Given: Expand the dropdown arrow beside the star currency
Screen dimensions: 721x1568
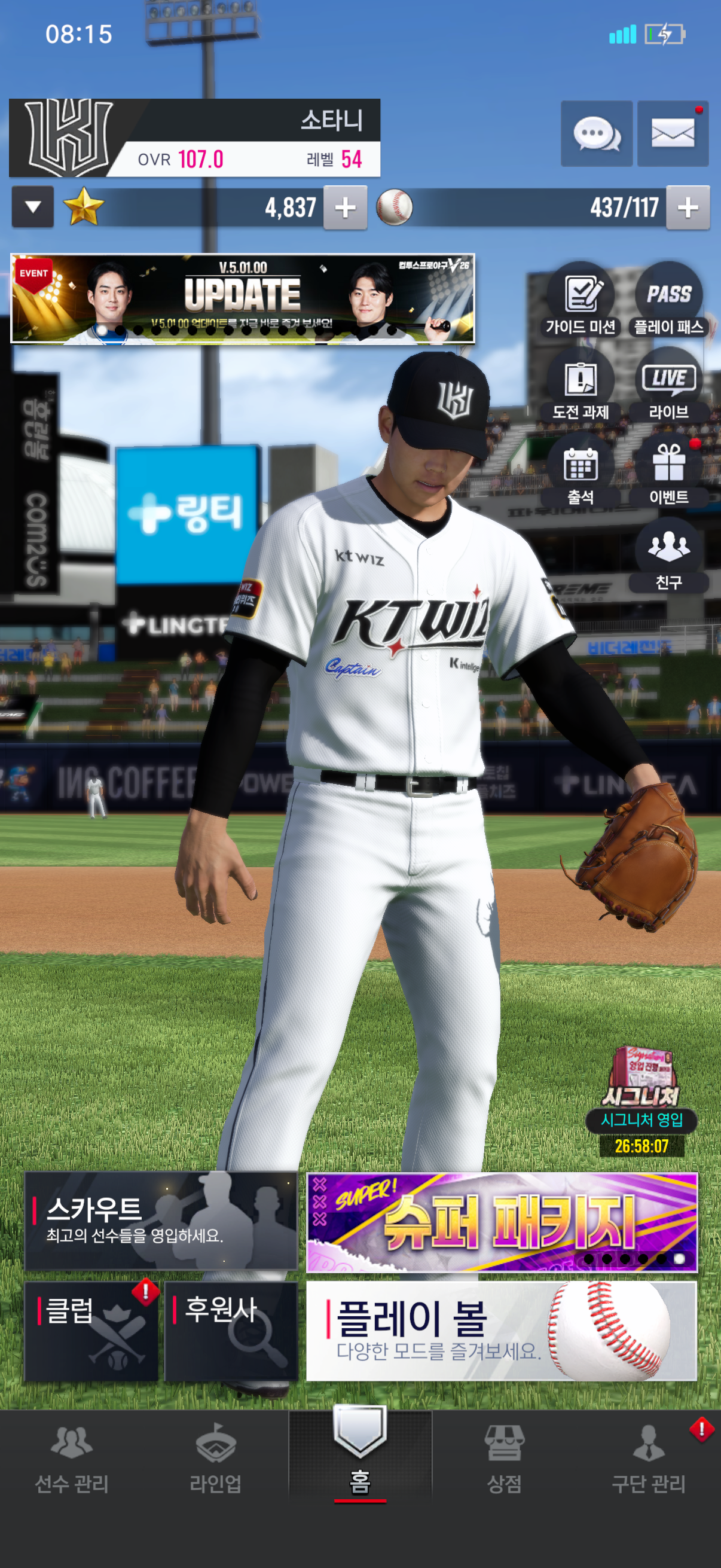Looking at the screenshot, I should [33, 207].
